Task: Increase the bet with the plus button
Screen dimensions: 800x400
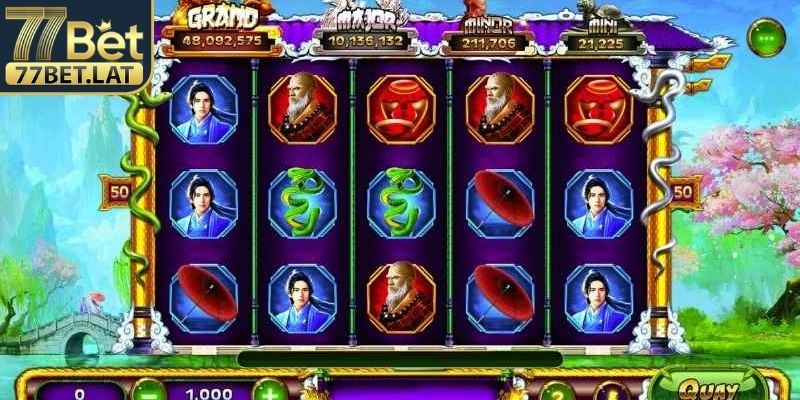Action: click(266, 391)
